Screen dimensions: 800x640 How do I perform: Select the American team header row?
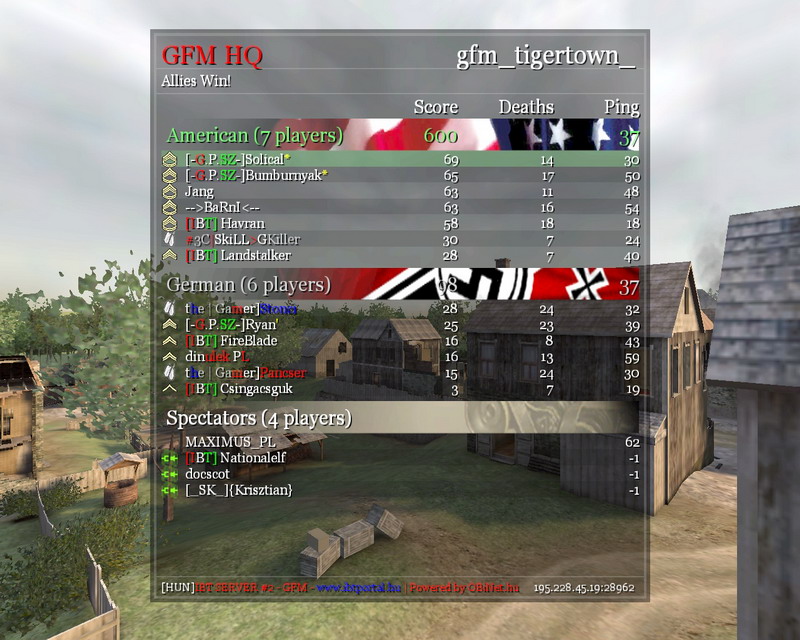pos(400,135)
